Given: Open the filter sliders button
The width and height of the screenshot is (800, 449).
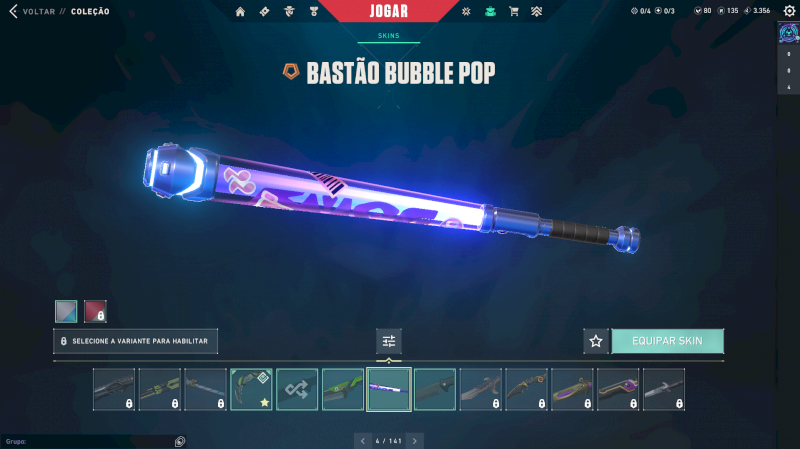Looking at the screenshot, I should pos(389,341).
